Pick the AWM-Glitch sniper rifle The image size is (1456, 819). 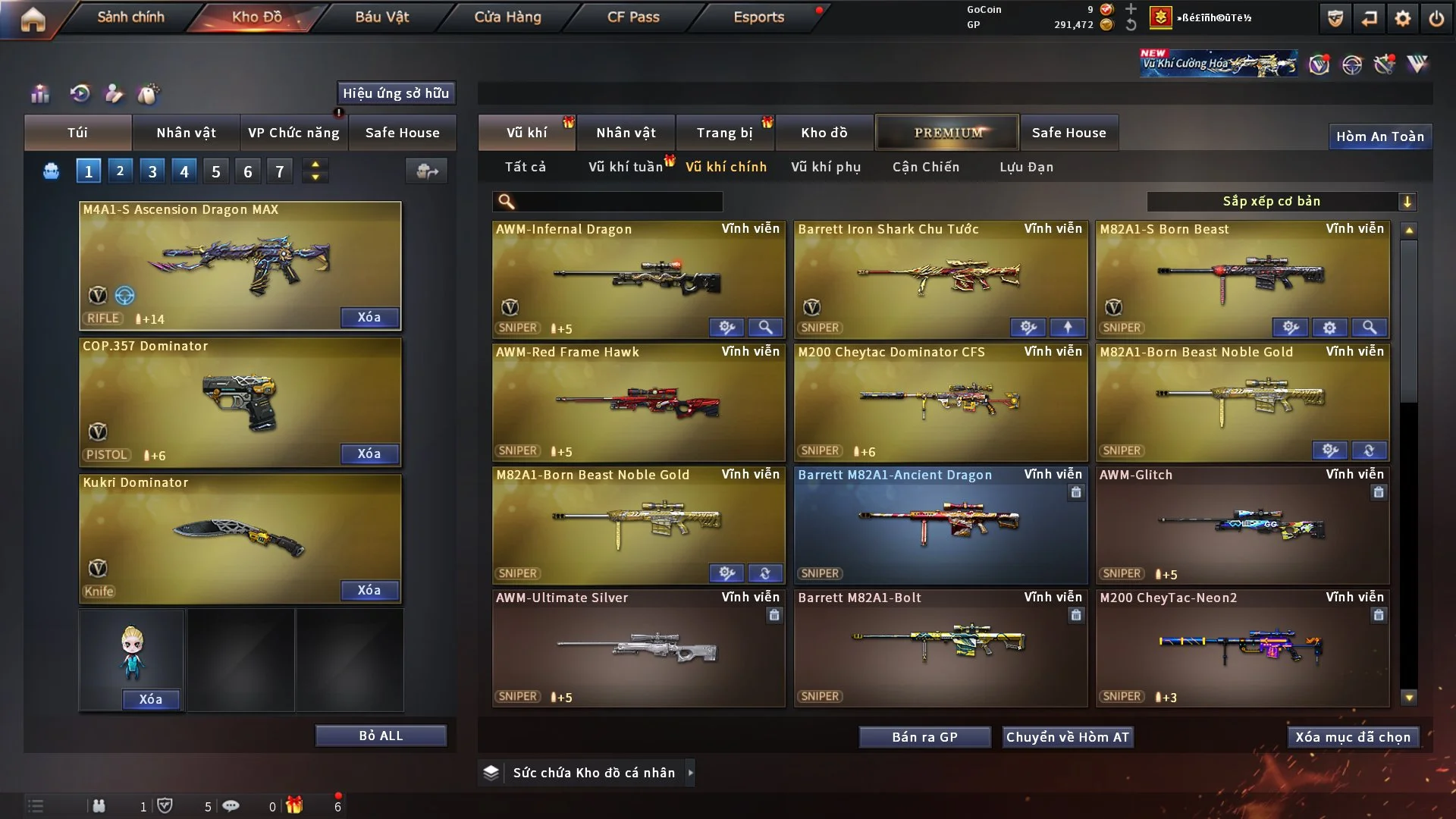(1241, 525)
